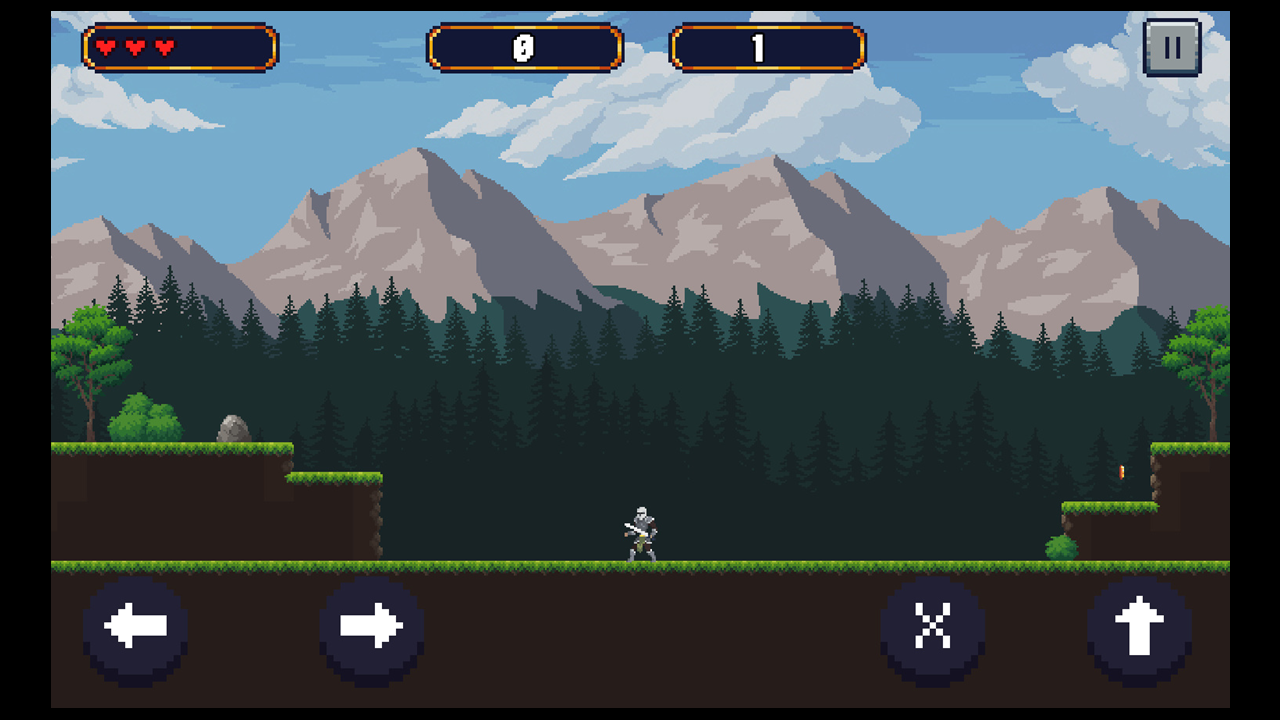
Task: Select the knight character standing on the ground
Action: pyautogui.click(x=641, y=530)
